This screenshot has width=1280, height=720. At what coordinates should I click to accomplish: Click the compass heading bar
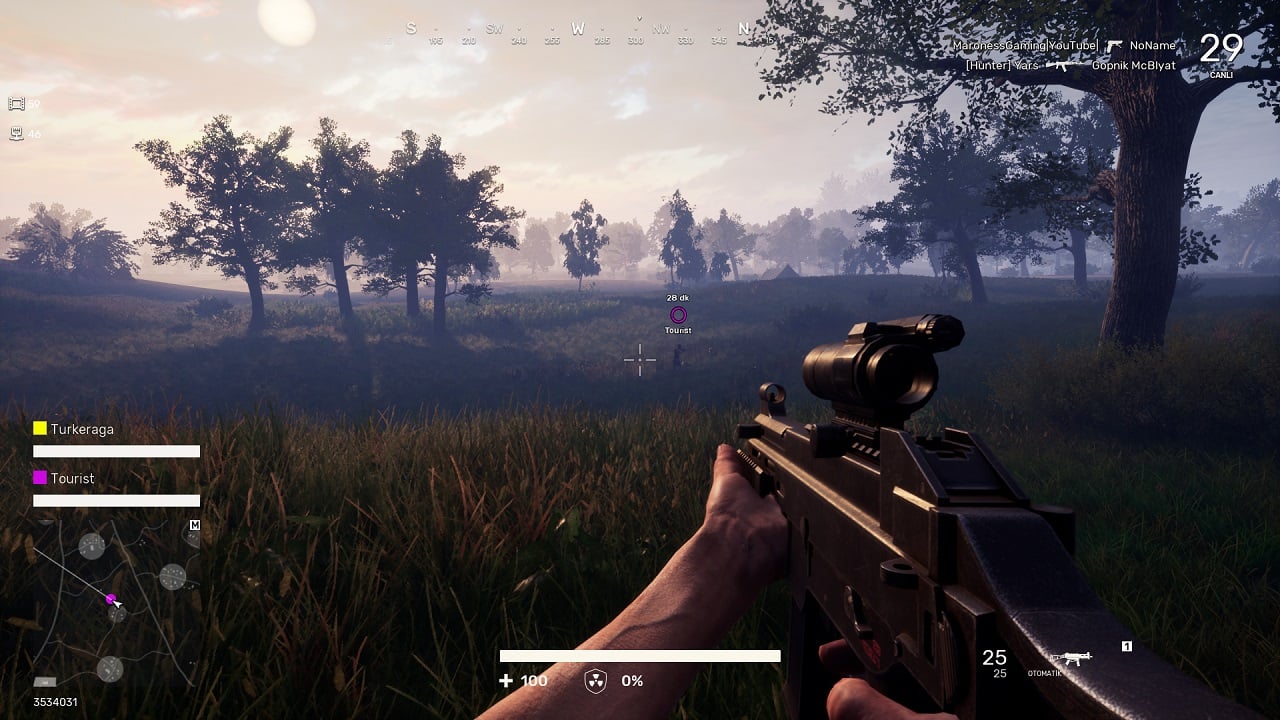point(577,30)
